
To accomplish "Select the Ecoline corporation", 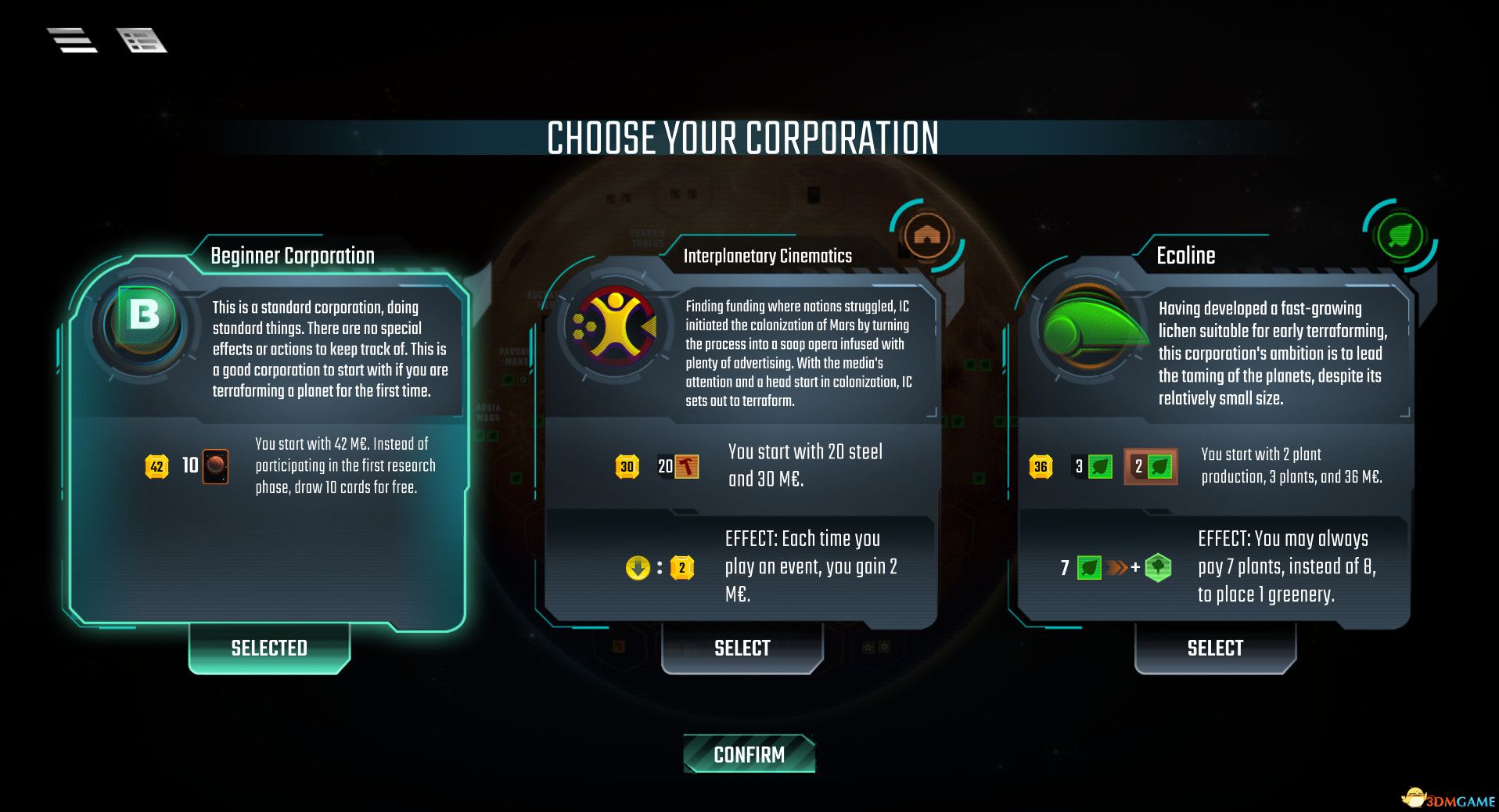I will click(1214, 648).
